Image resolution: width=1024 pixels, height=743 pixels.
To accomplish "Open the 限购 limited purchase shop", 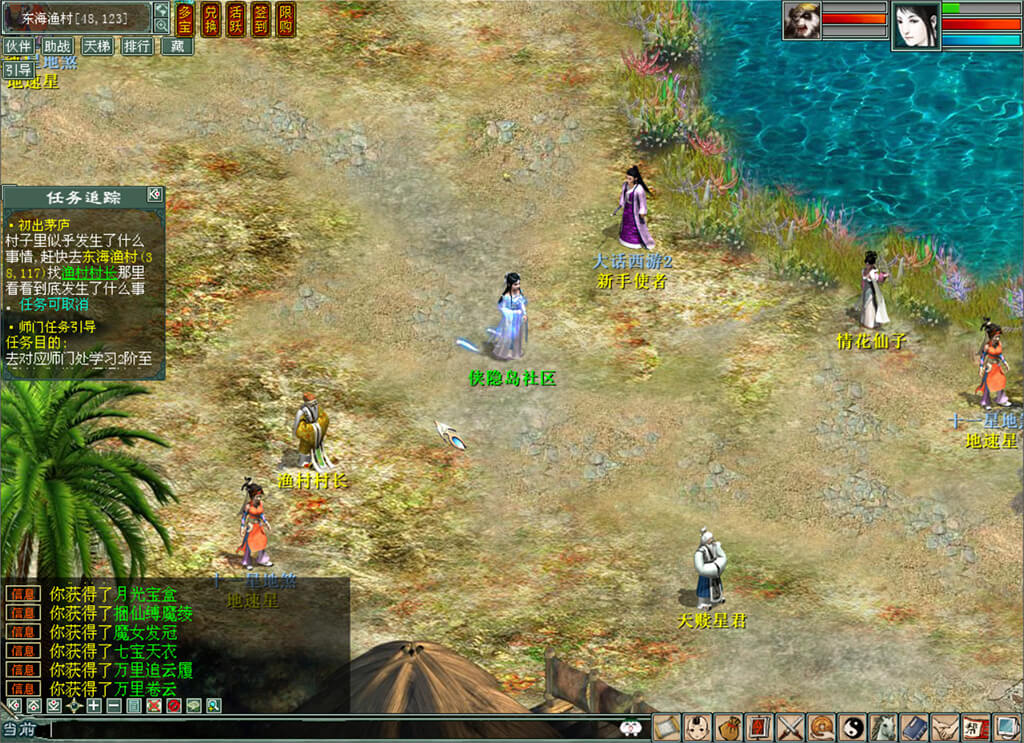I will tap(285, 19).
